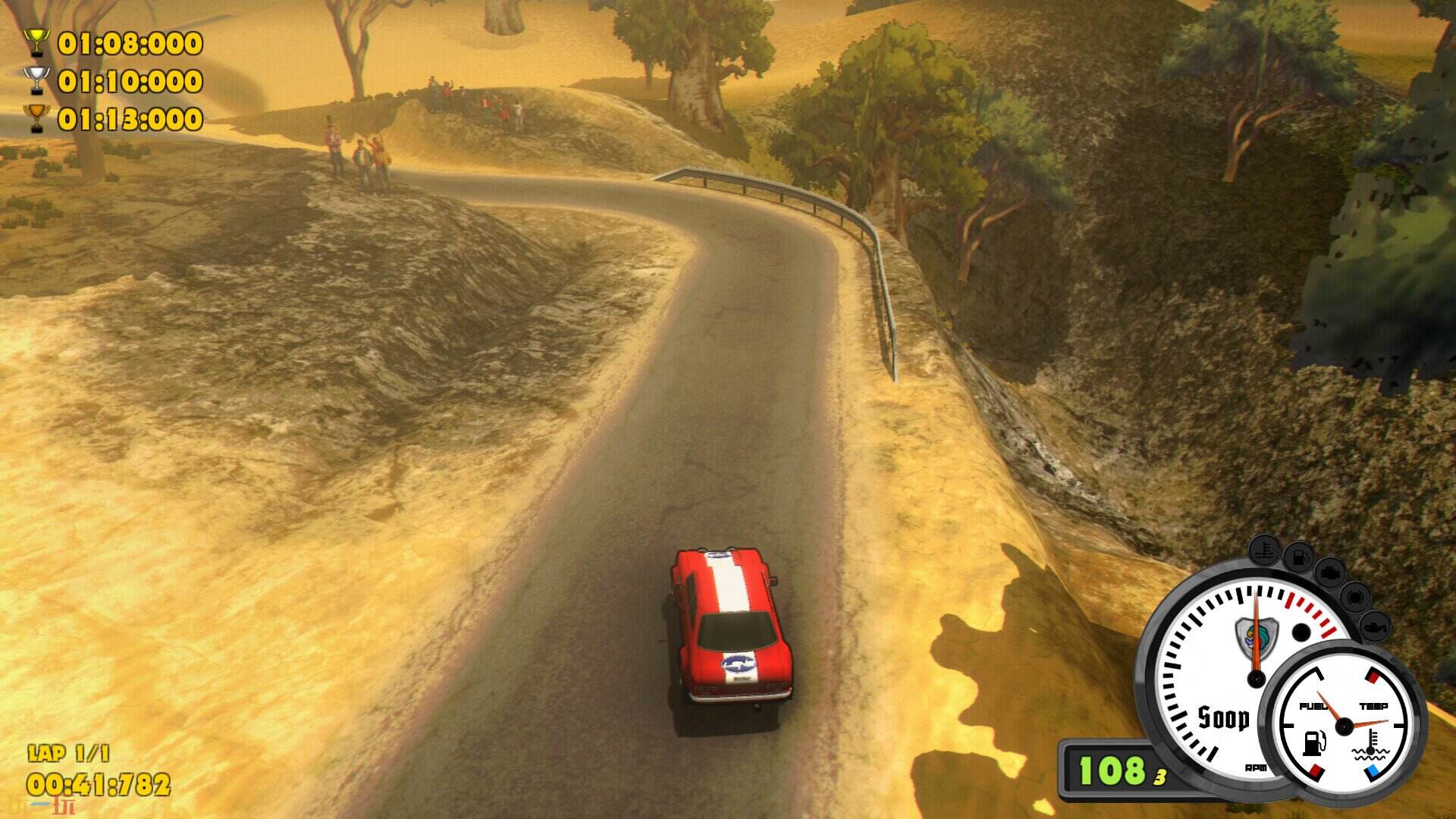The height and width of the screenshot is (819, 1456).
Task: Click the oil can warning light
Action: tap(1376, 627)
